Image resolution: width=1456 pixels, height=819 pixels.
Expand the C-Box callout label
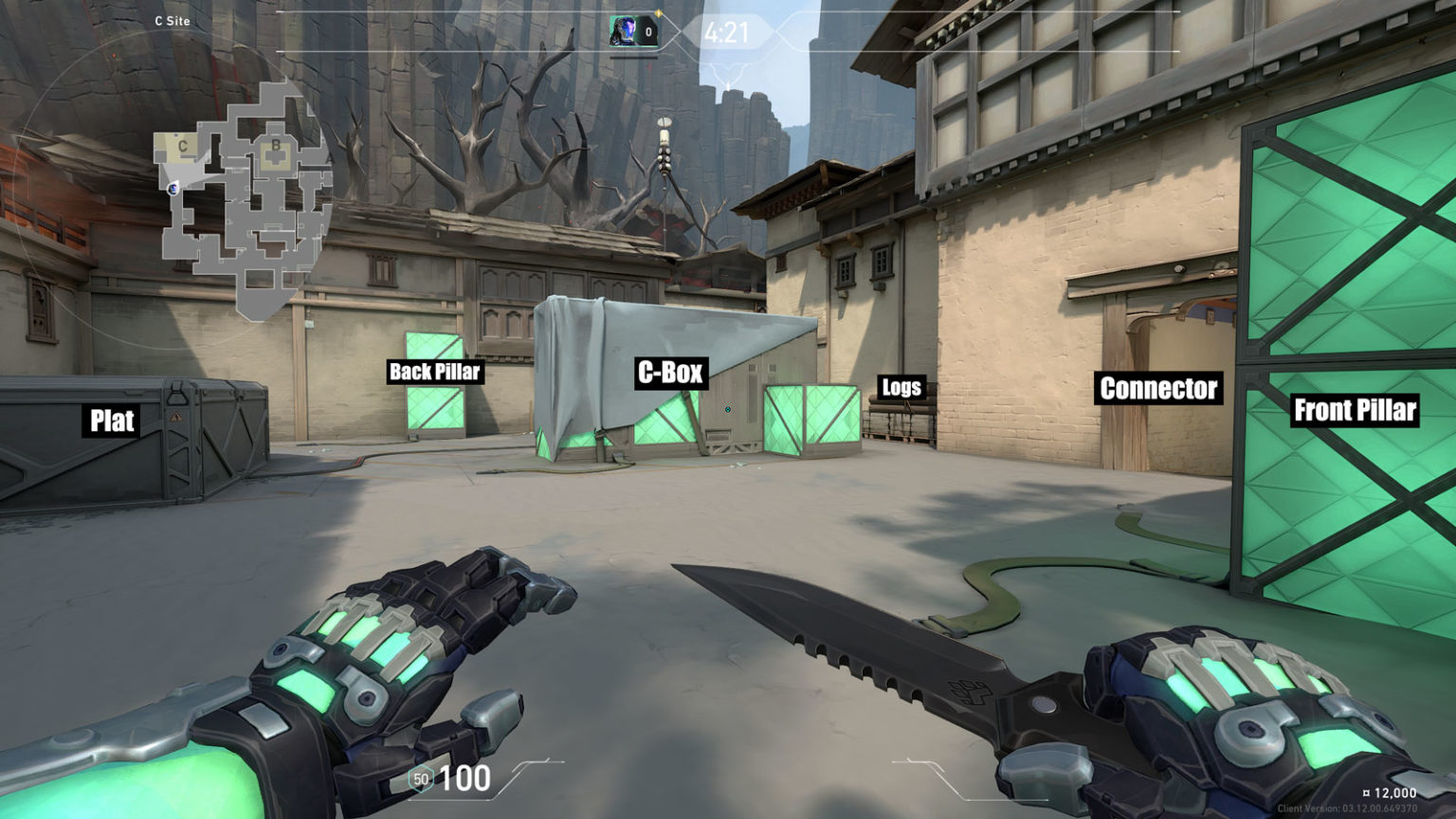point(672,373)
